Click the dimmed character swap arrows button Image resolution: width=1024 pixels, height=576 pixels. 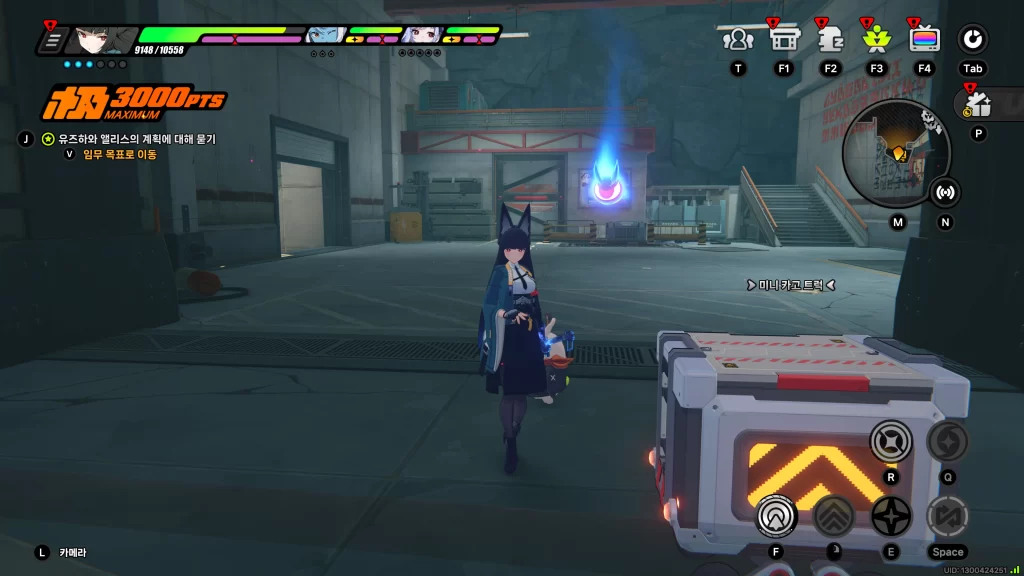pyautogui.click(x=946, y=516)
